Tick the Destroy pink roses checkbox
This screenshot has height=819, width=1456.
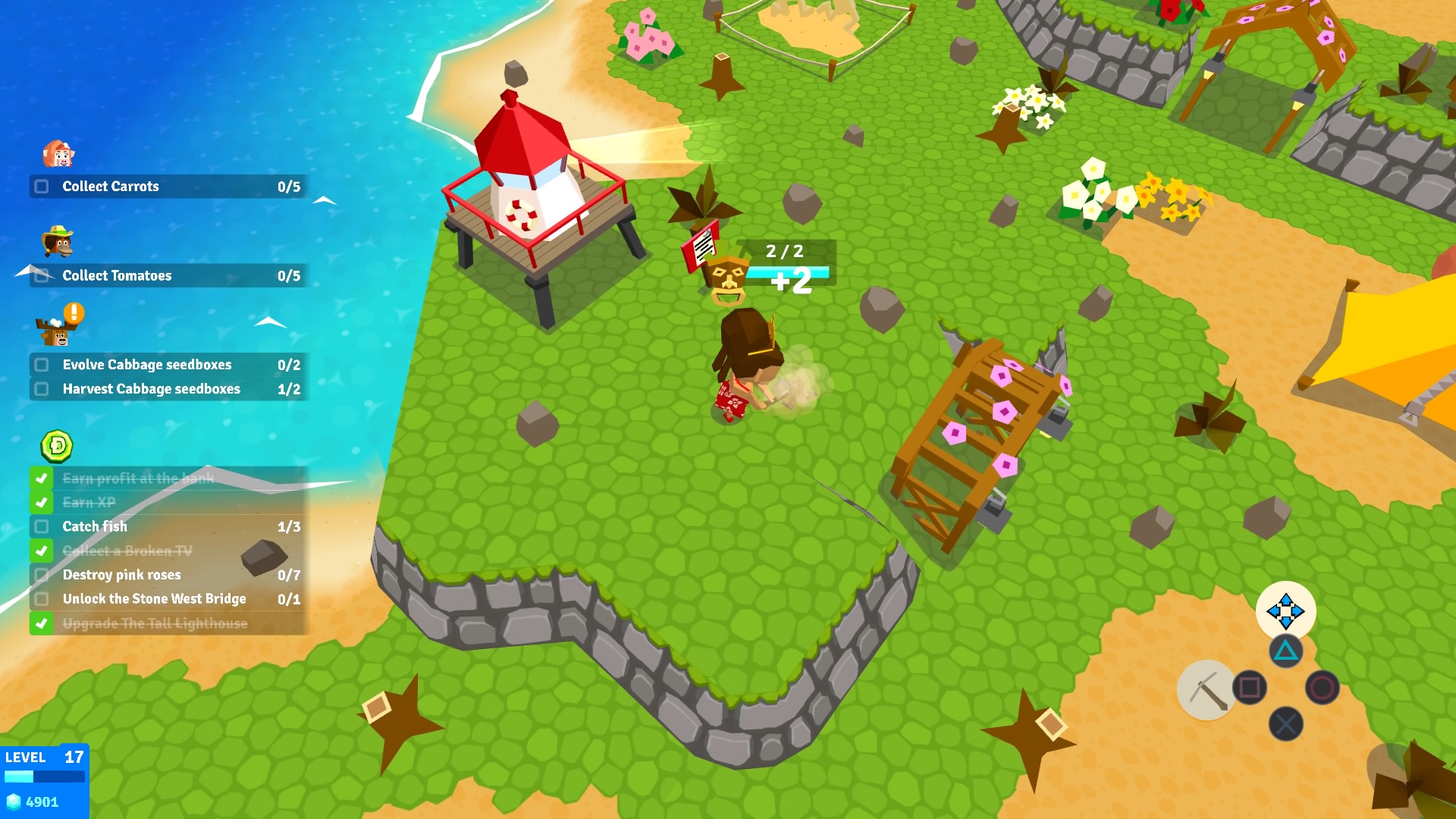[x=42, y=576]
